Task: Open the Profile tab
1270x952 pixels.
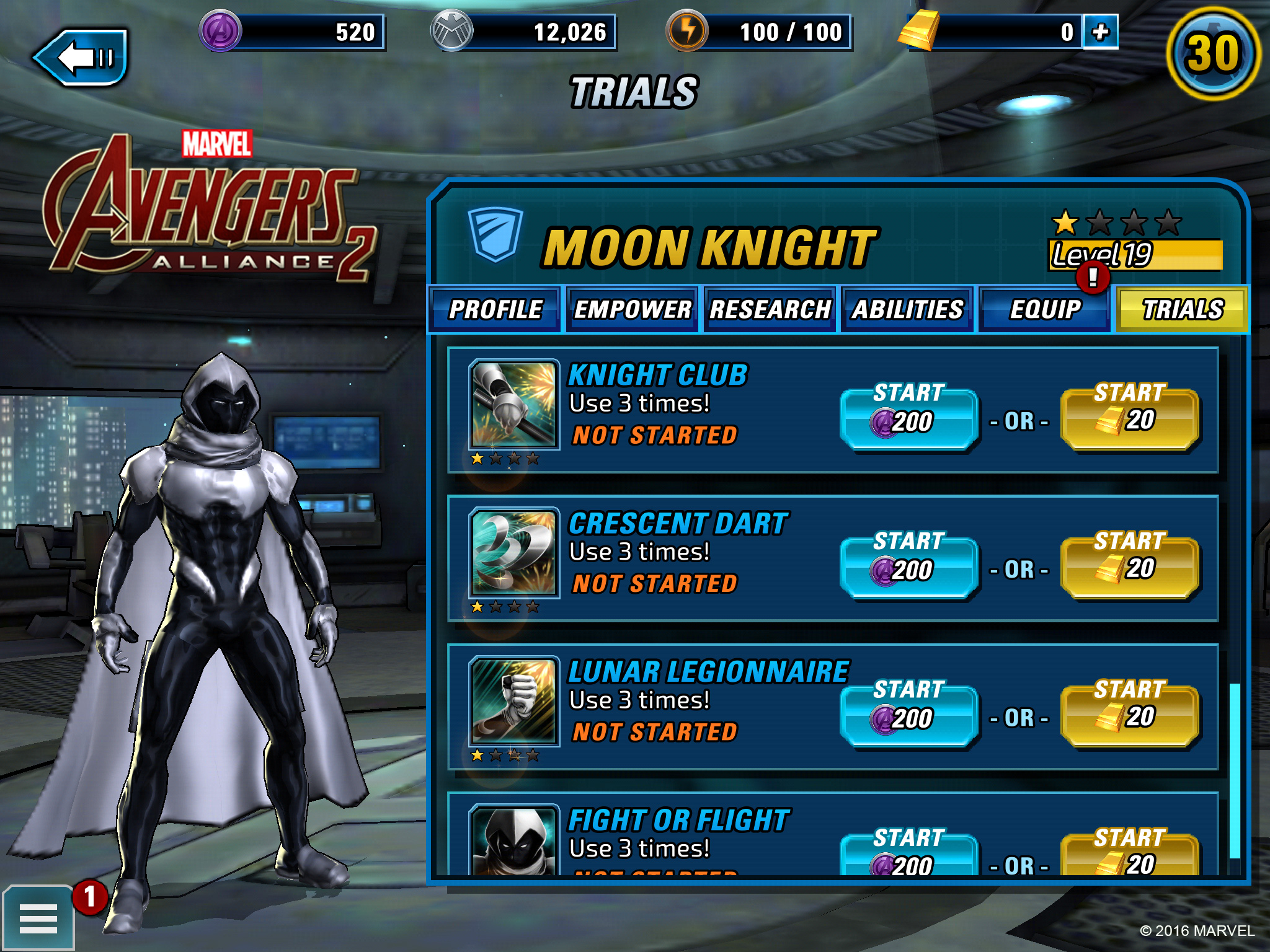Action: [x=495, y=309]
